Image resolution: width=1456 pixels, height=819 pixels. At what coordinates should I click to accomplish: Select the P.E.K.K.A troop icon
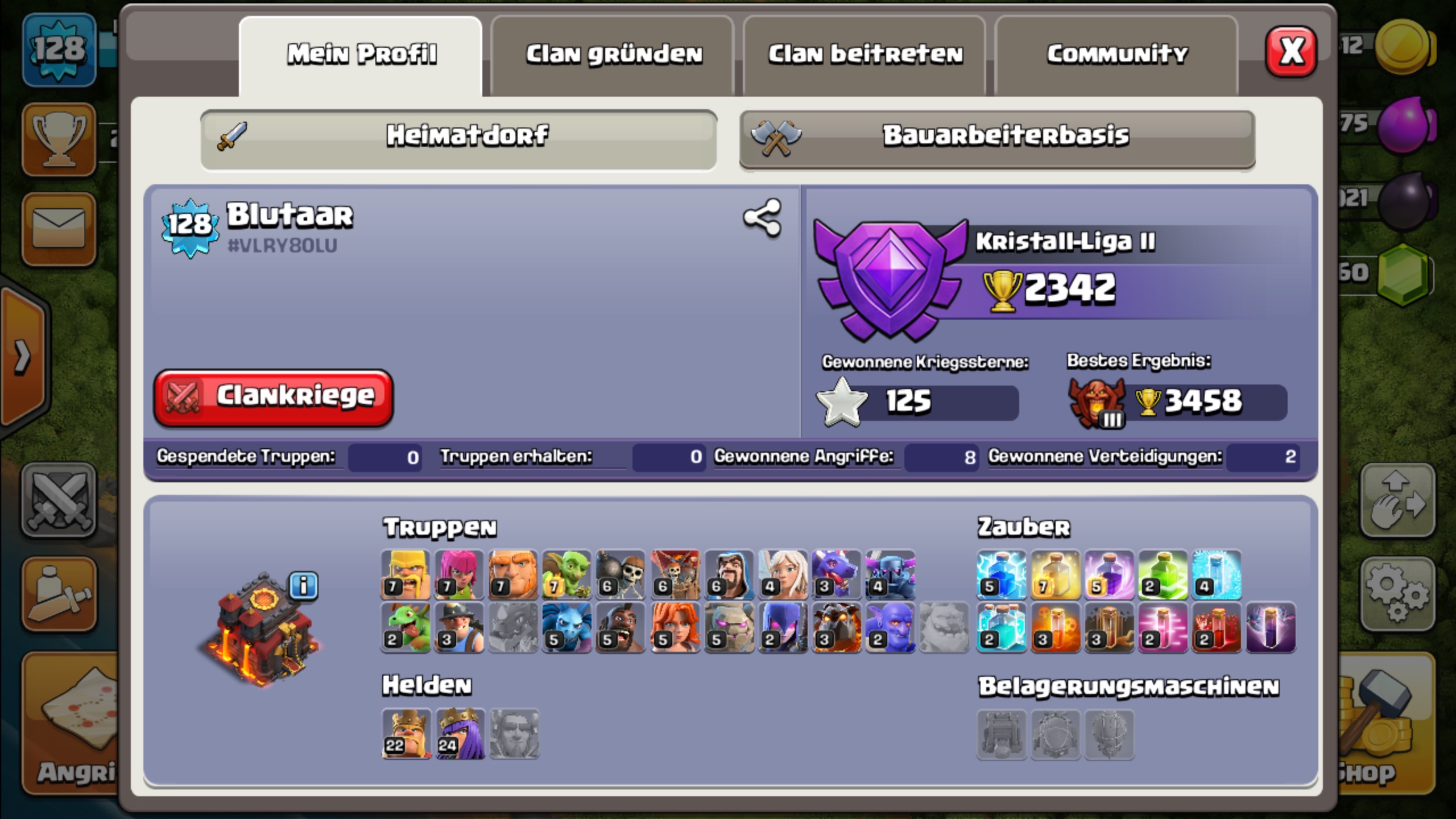pos(890,574)
